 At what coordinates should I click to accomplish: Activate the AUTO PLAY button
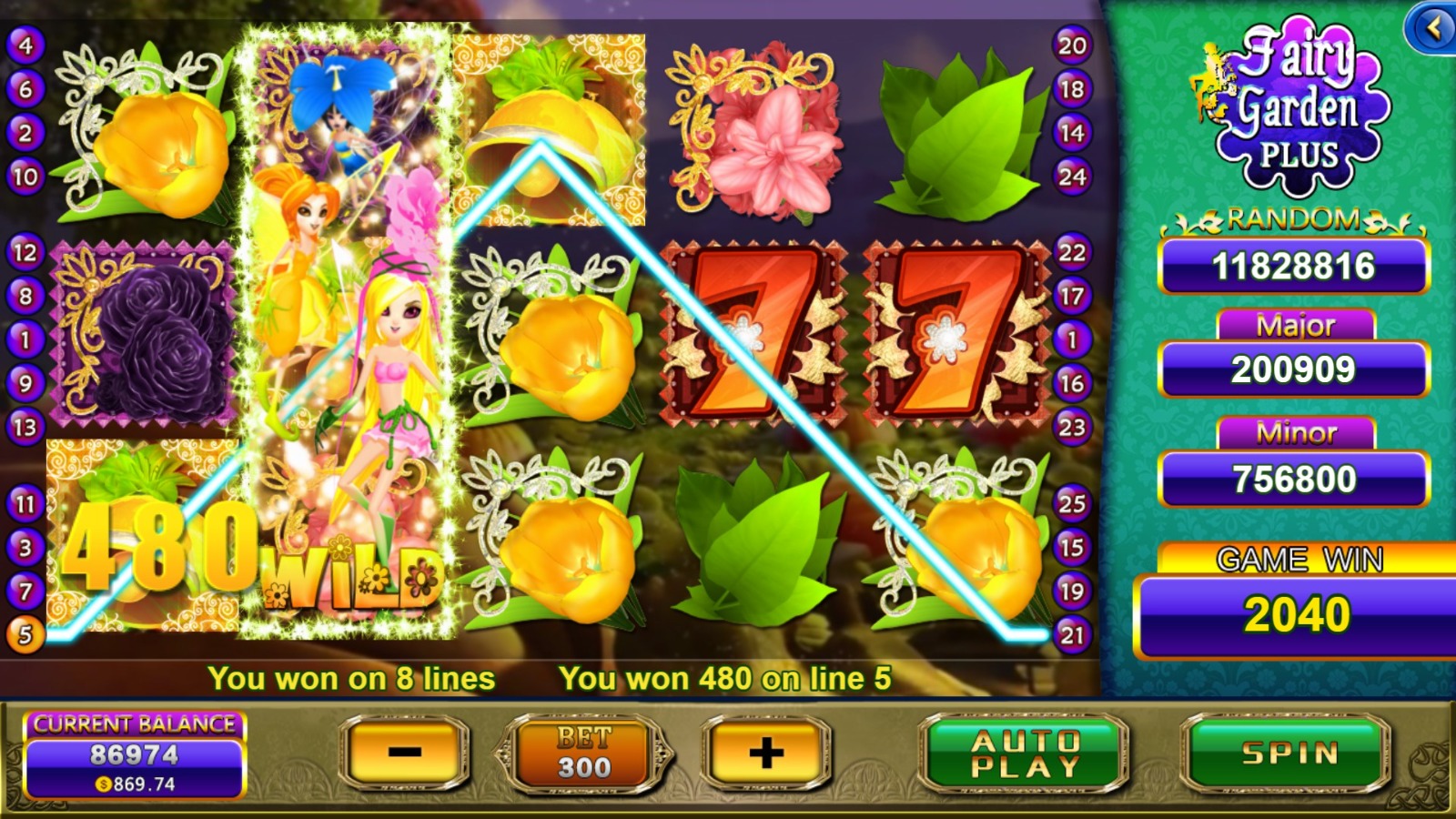1025,753
